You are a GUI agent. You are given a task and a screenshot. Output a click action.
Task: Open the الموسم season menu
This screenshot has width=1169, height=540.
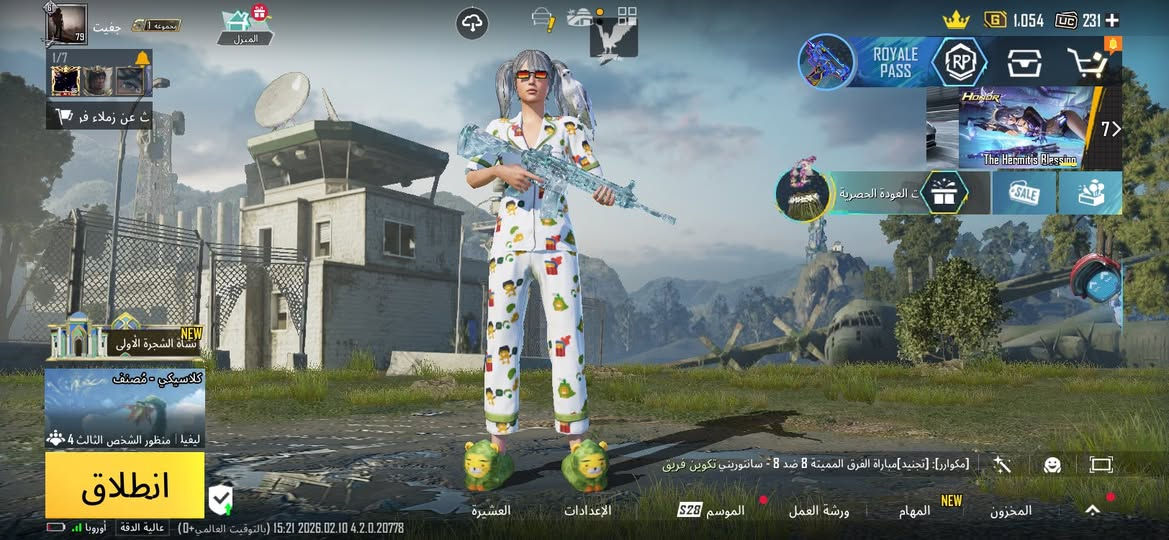coord(714,511)
